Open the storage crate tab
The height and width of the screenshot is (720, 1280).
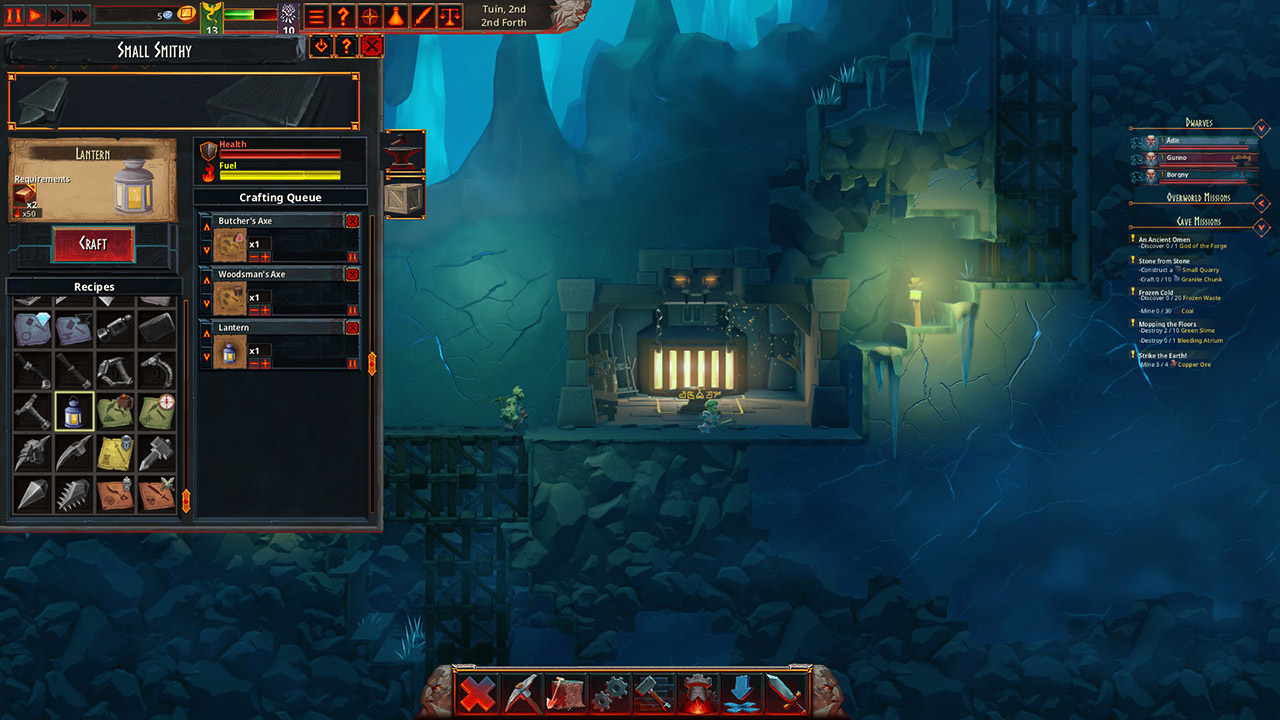tap(405, 197)
